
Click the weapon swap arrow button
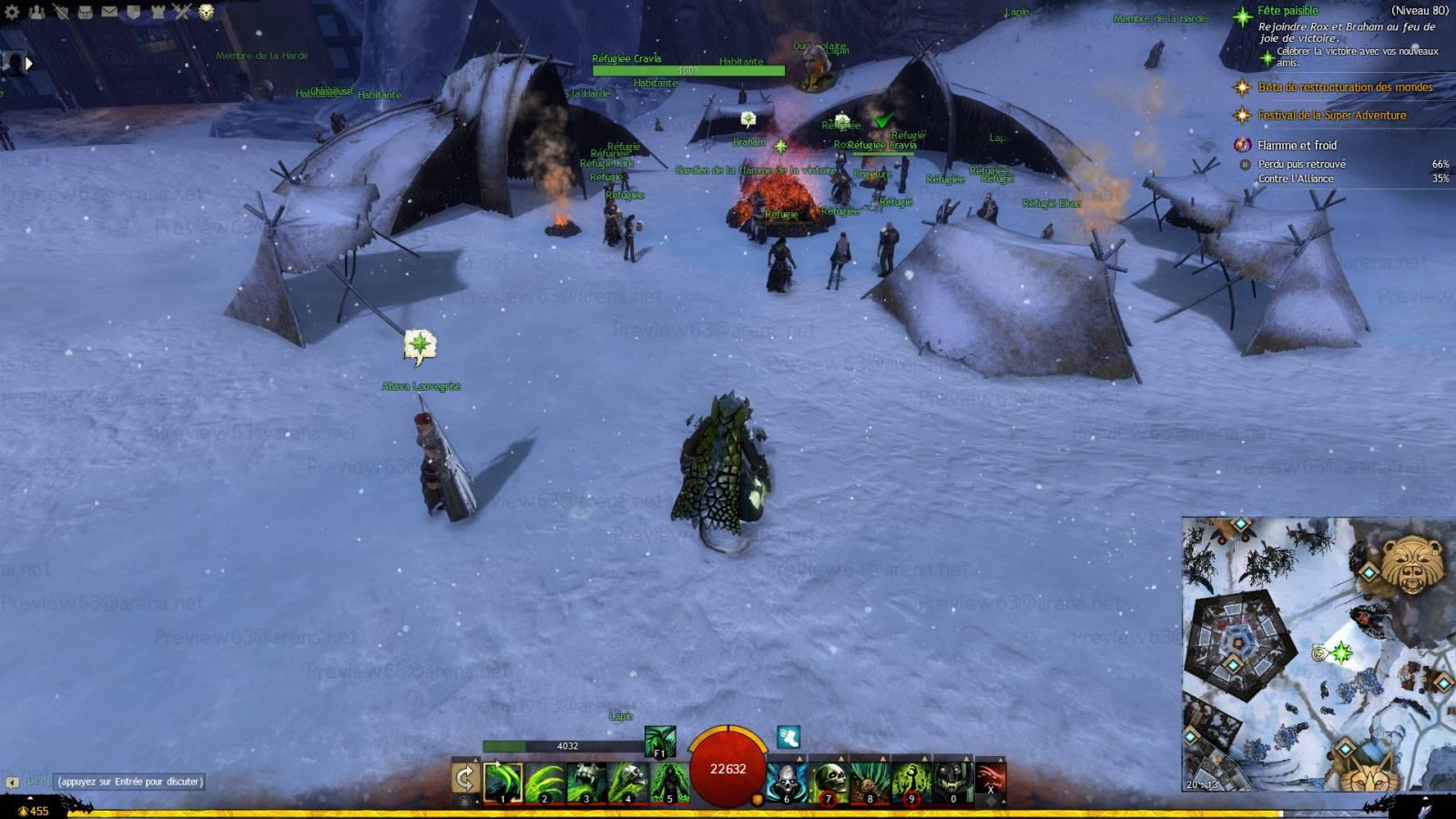click(464, 778)
